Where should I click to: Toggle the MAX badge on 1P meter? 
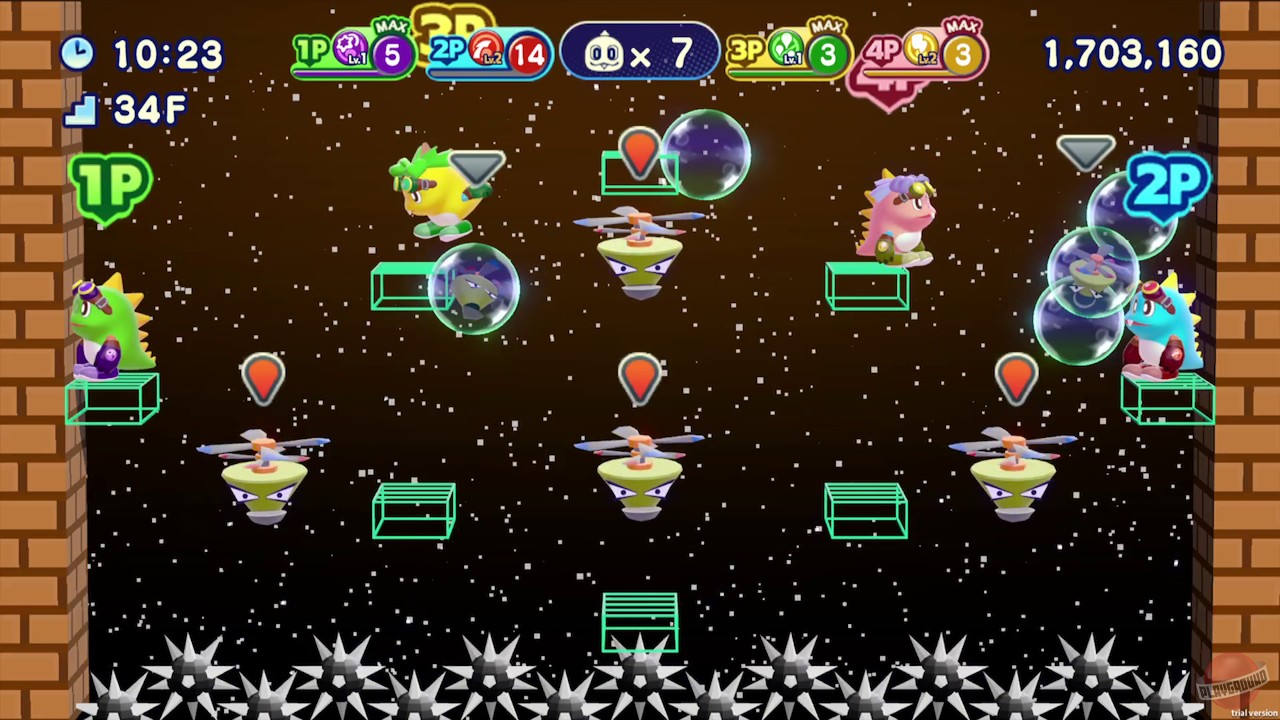tap(392, 27)
